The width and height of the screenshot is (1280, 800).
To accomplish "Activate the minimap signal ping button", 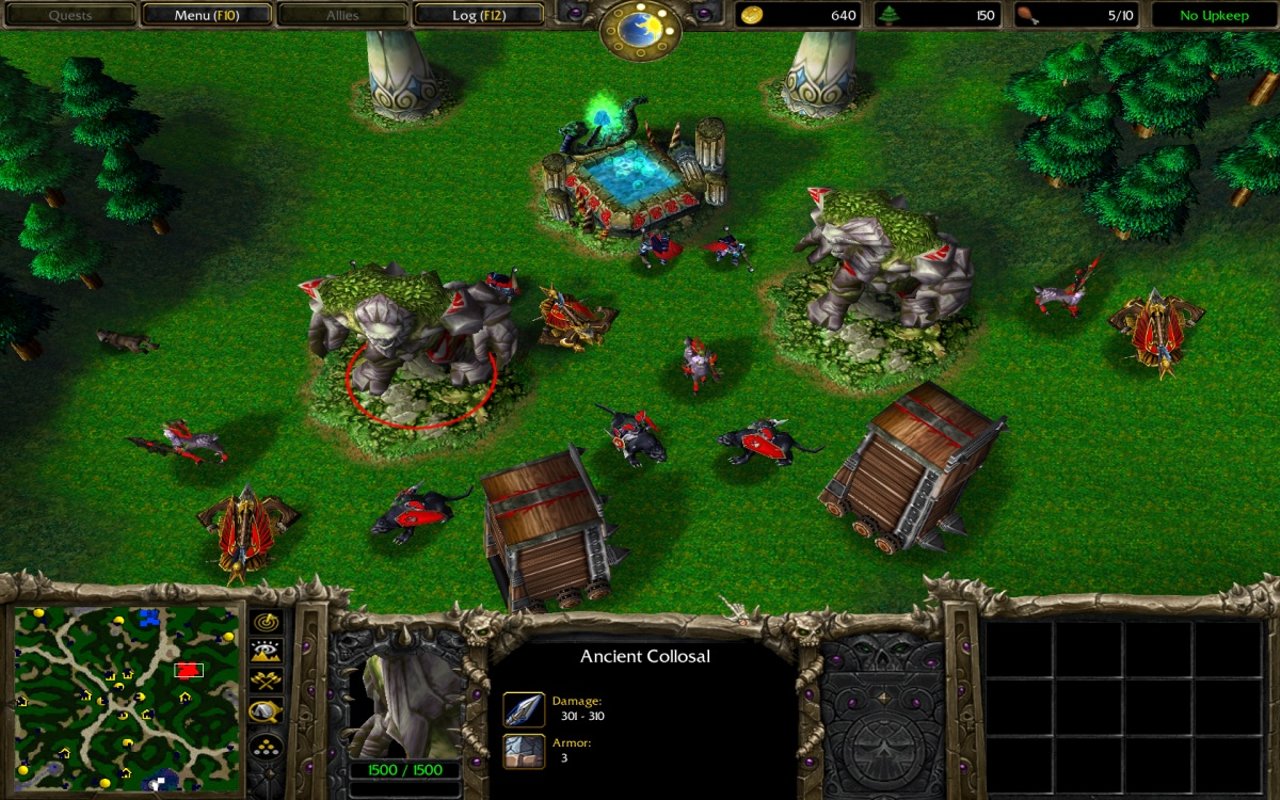I will (265, 622).
